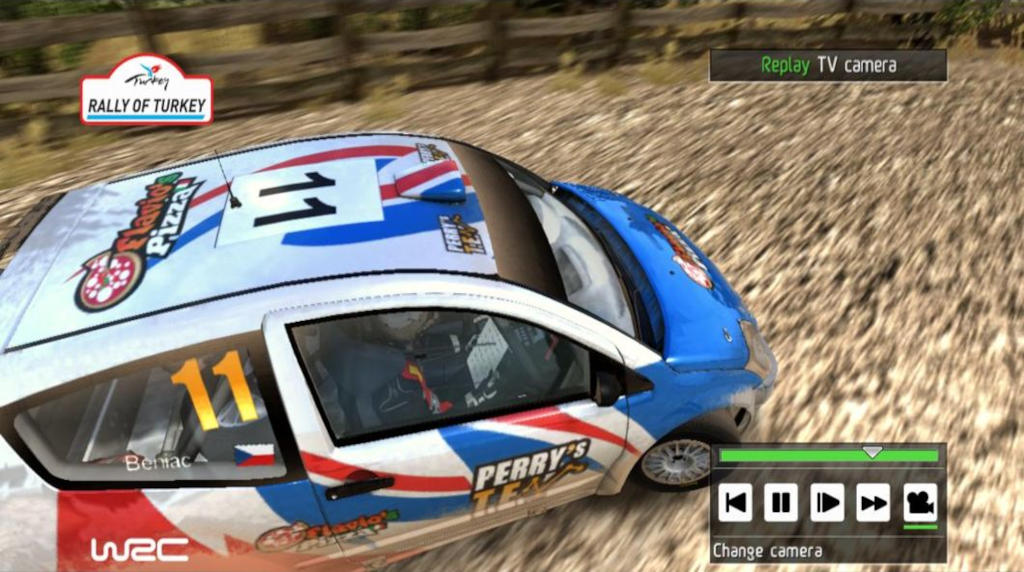Restart the replay from the beginning
This screenshot has width=1024, height=572.
coord(735,502)
